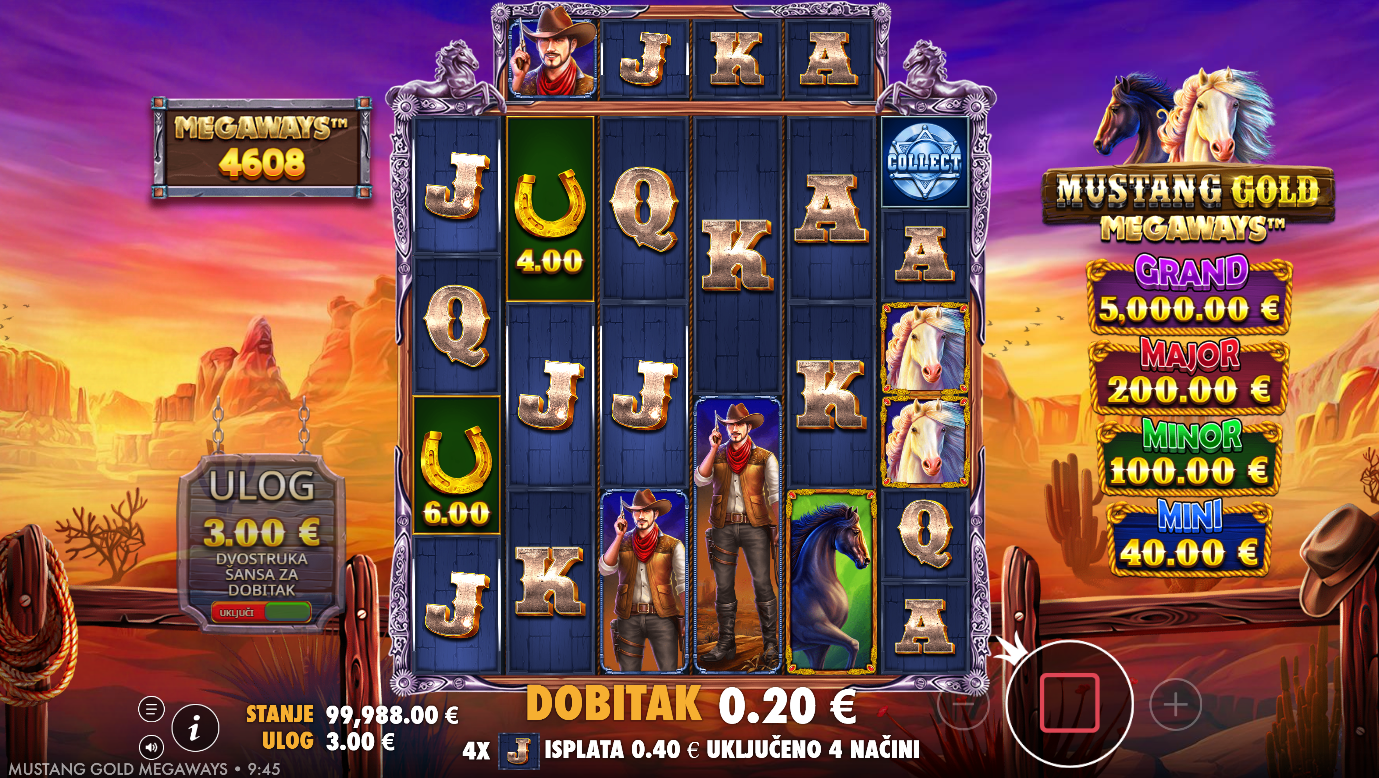This screenshot has width=1379, height=778.
Task: Open the hamburger menu
Action: click(x=151, y=709)
